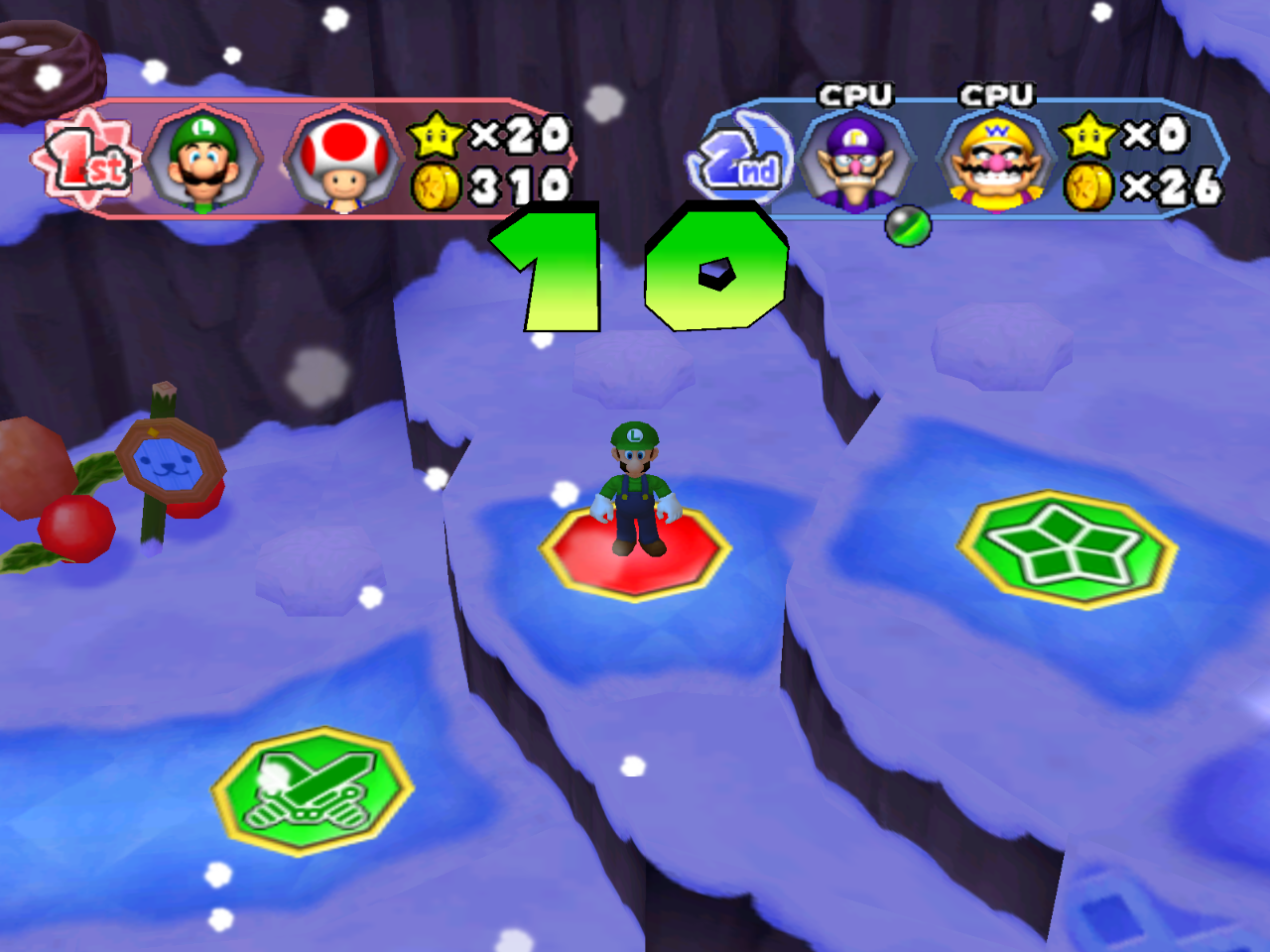Click the CPU label above Wario
Screen dimensions: 1270x952
tap(995, 96)
